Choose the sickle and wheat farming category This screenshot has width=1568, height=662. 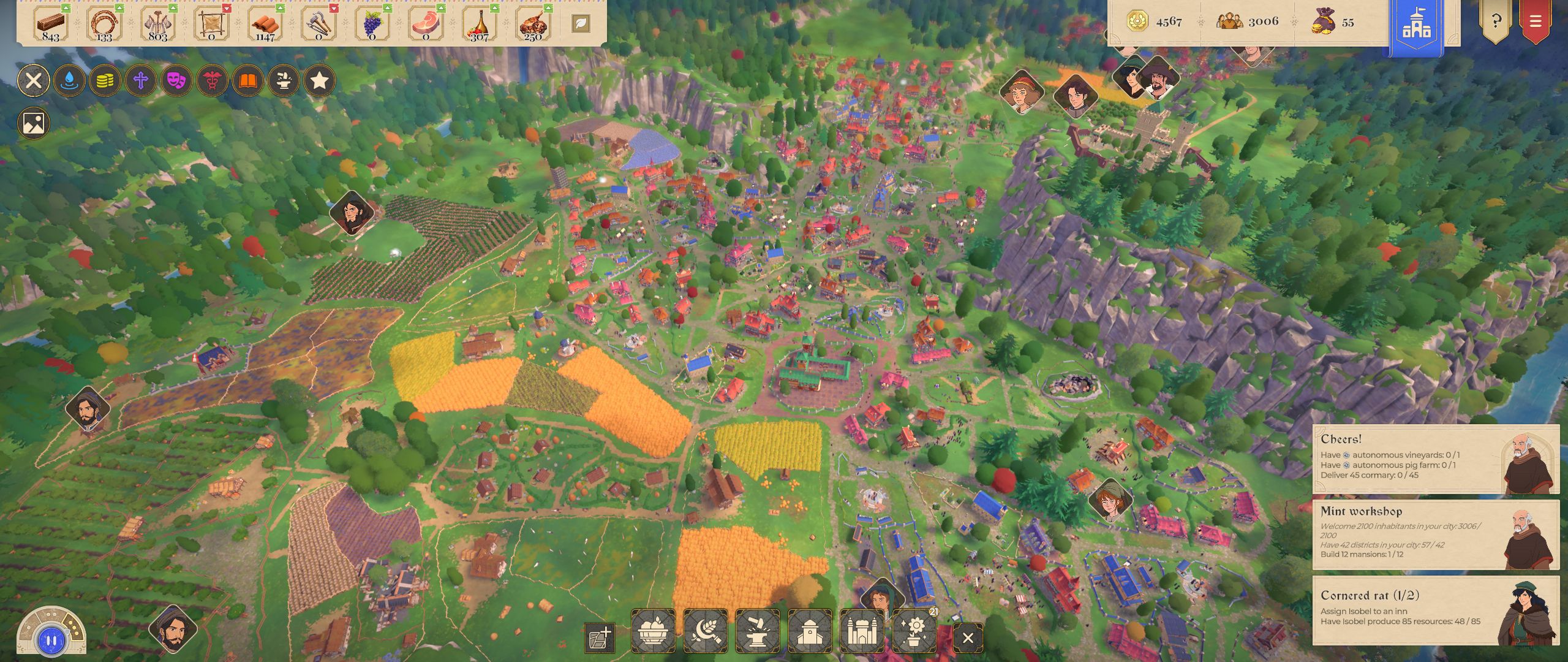(706, 631)
